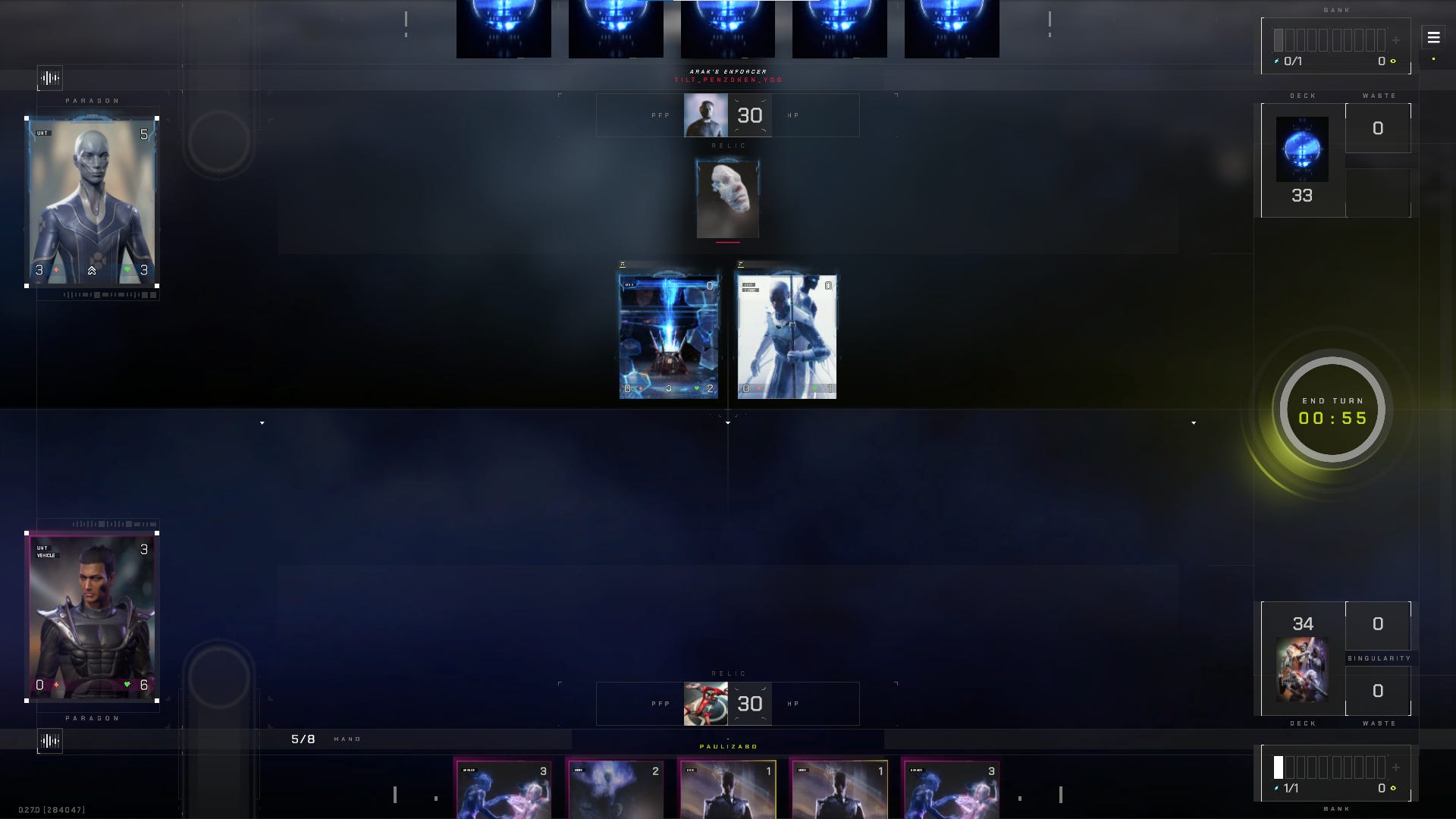Open the hamburger menu in the top-right corner
Image resolution: width=1456 pixels, height=819 pixels.
tap(1432, 36)
